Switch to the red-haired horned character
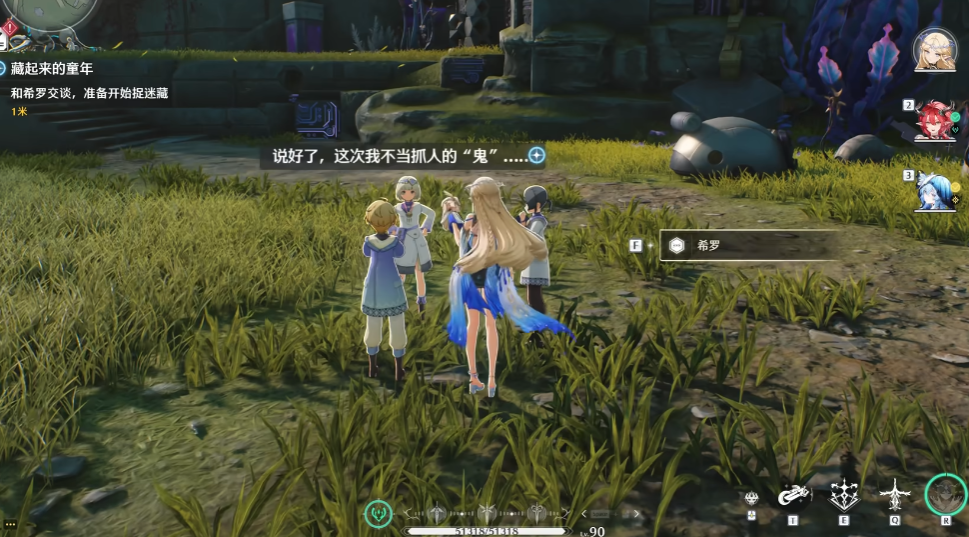Screen dimensions: 969x537 tap(934, 121)
